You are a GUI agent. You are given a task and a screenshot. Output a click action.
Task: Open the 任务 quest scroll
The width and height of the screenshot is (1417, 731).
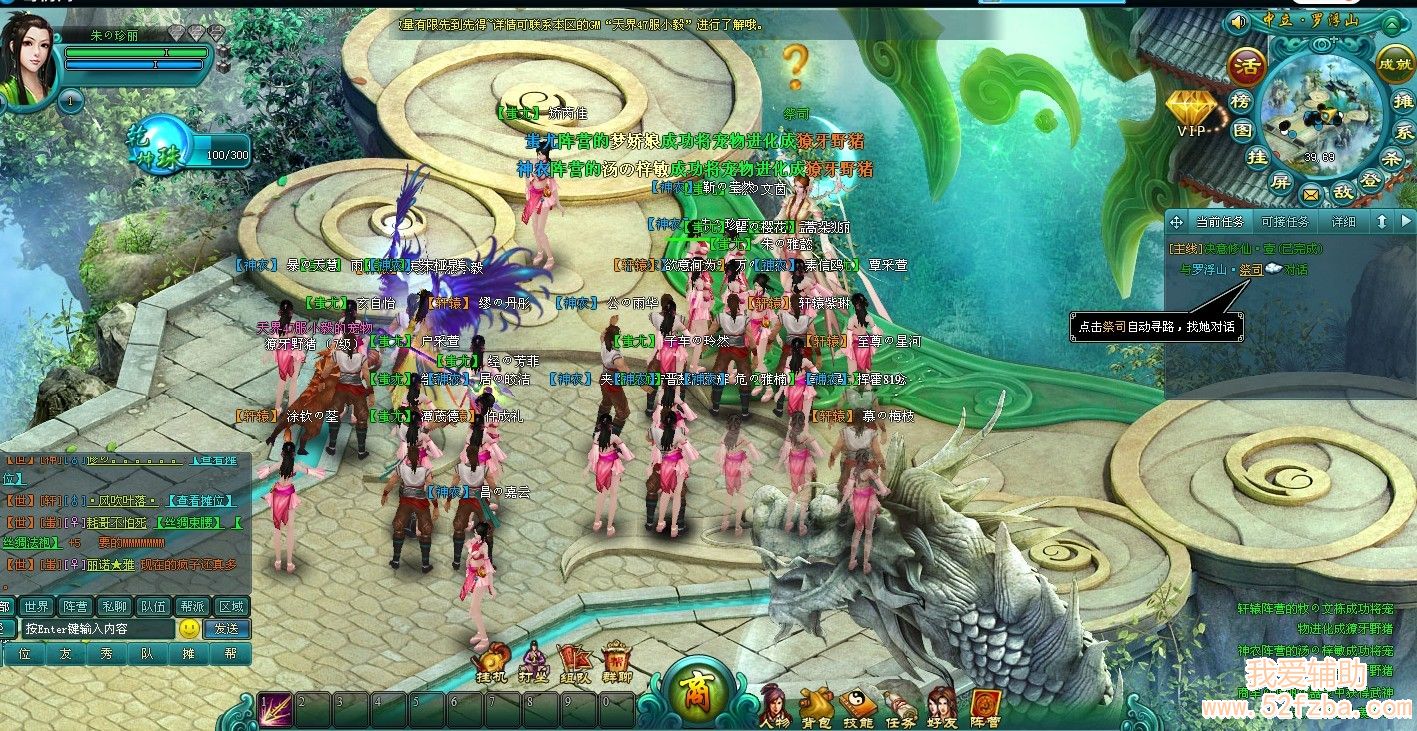[899, 704]
